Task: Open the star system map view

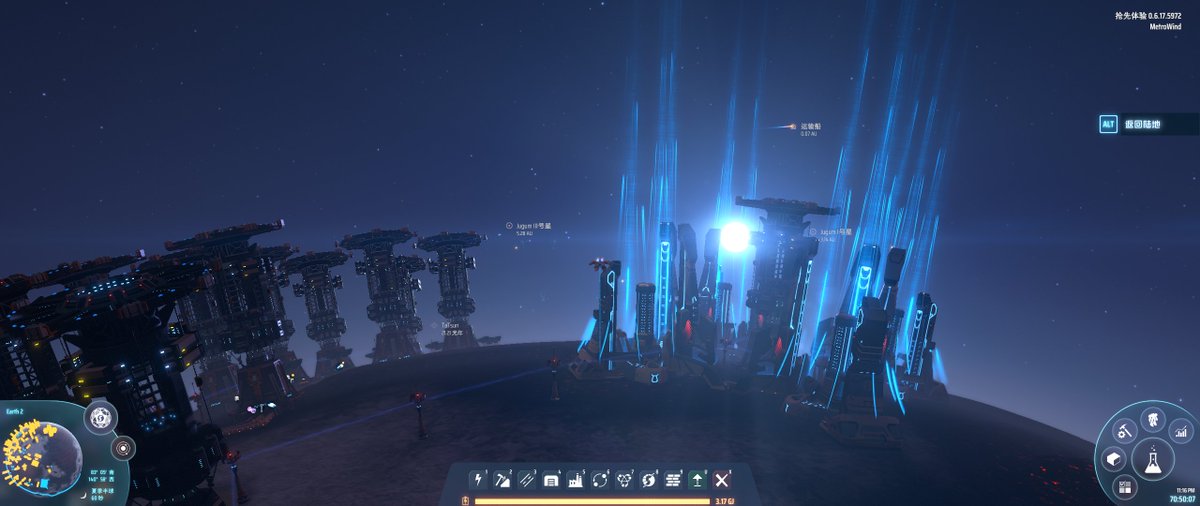Action: [124, 447]
